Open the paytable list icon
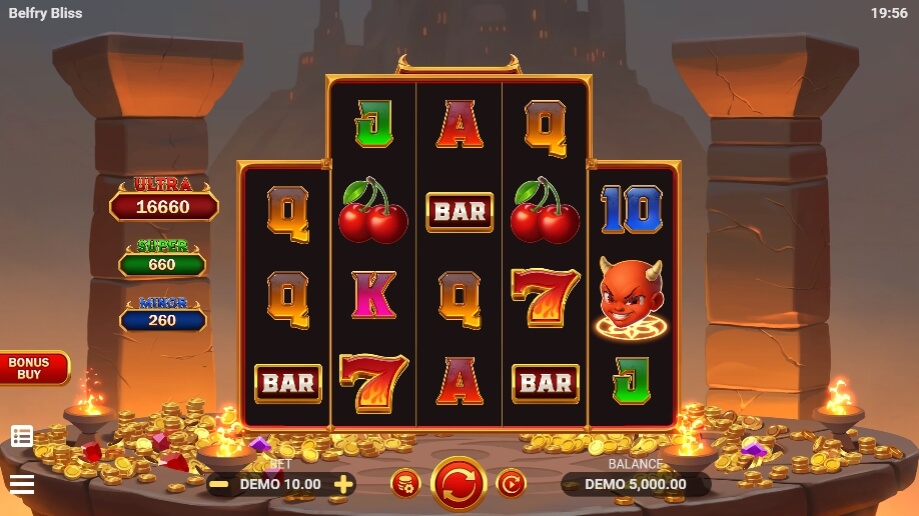919x516 pixels. coord(22,436)
